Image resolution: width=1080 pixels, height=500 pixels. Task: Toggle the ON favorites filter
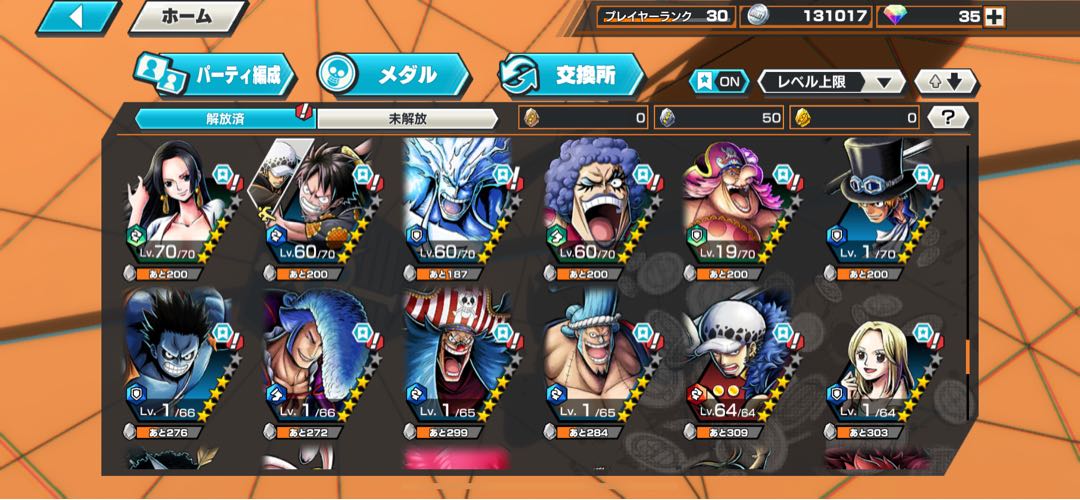coord(719,82)
